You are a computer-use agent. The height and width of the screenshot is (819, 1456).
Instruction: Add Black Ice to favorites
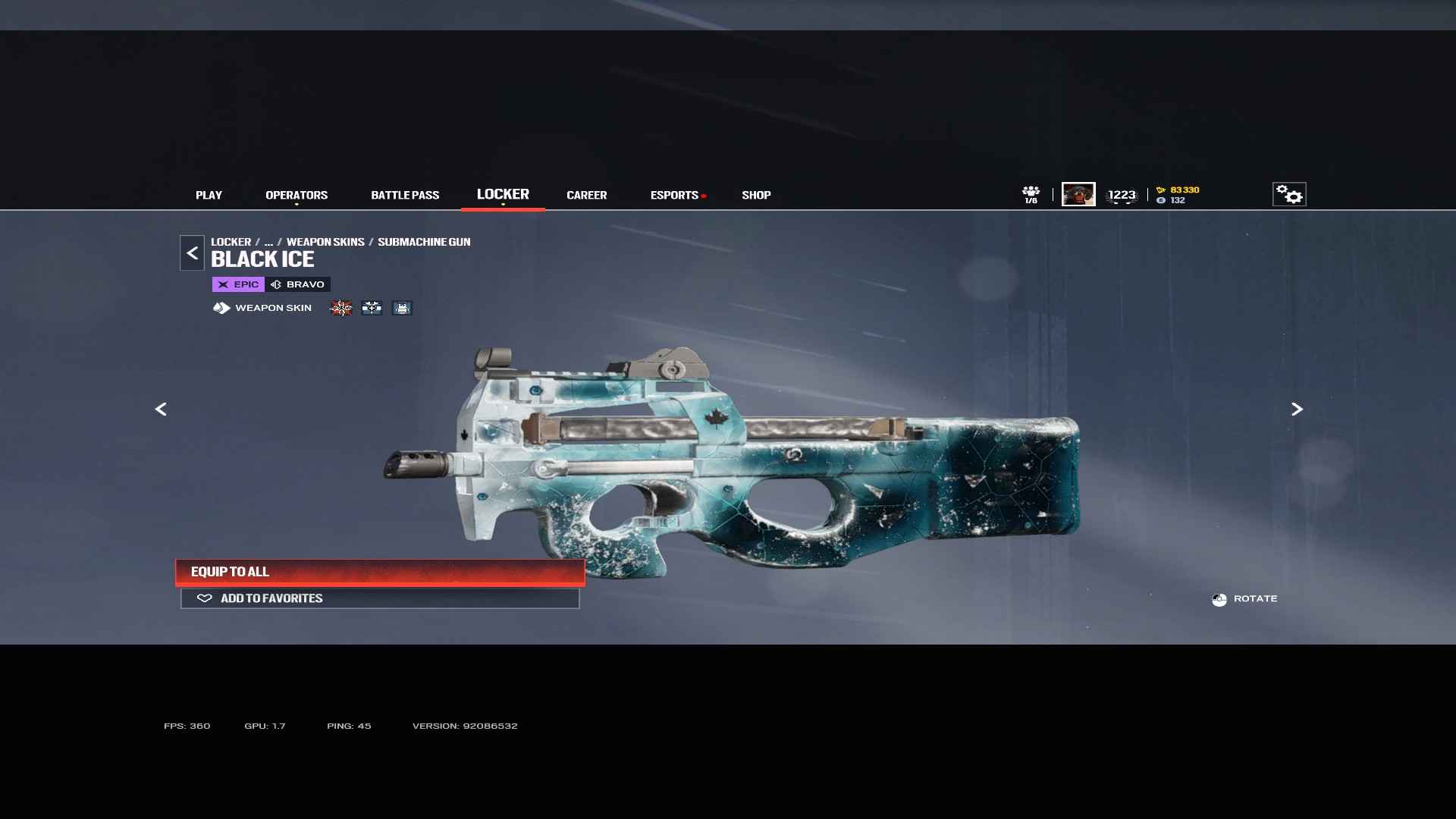(x=380, y=598)
